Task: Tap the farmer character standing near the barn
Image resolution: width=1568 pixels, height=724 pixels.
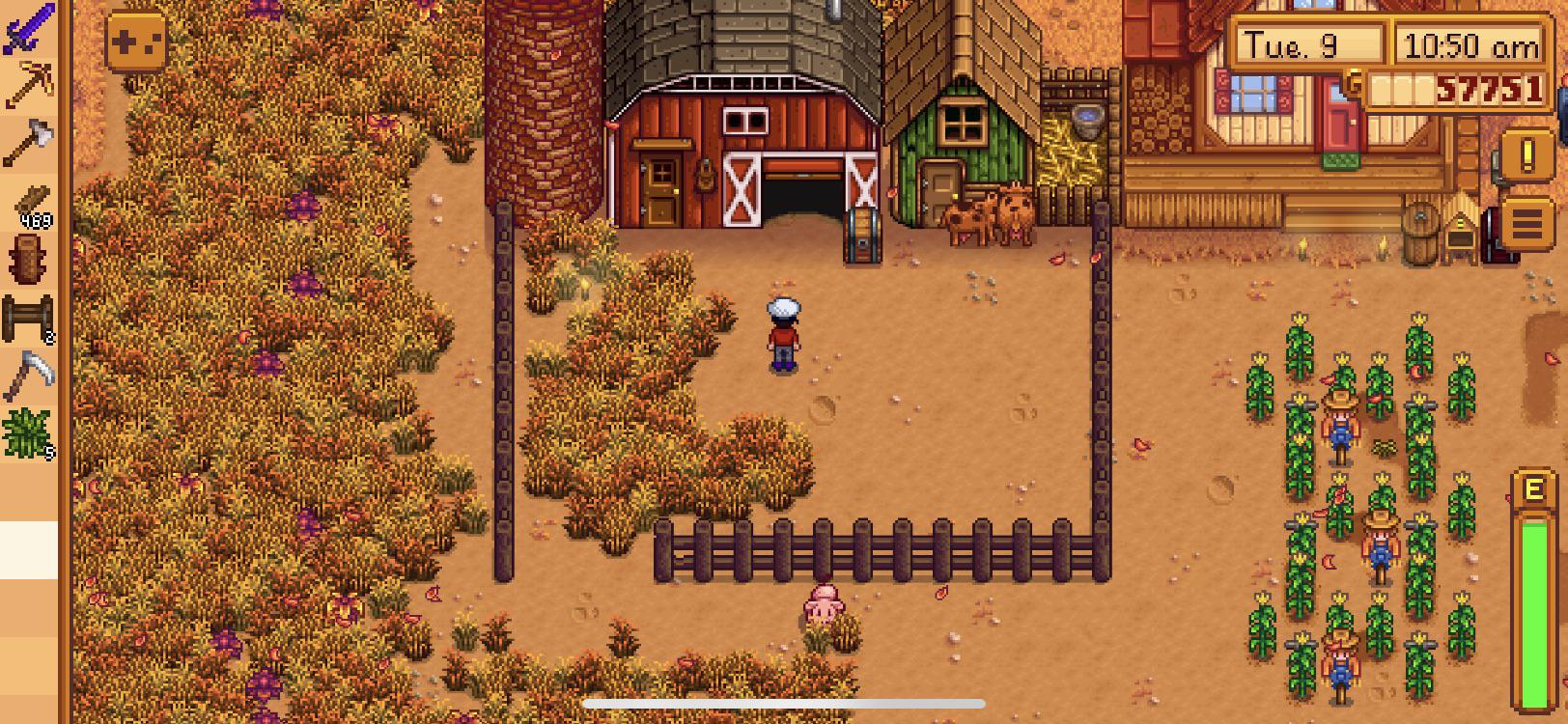Action: point(782,333)
